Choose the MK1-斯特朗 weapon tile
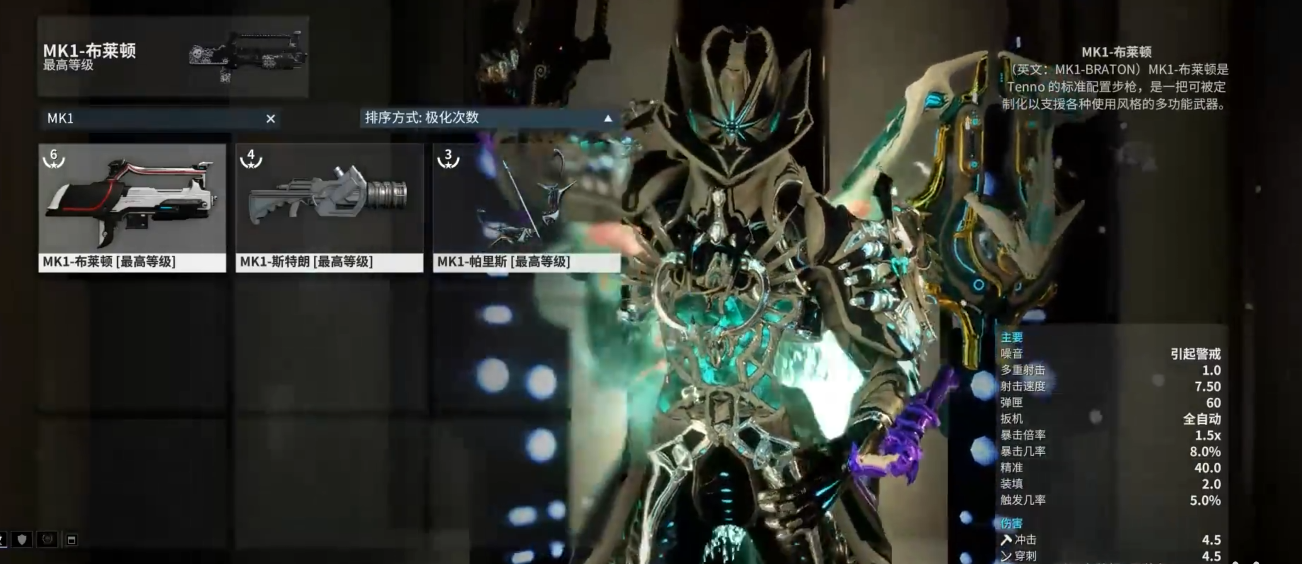Screen dimensions: 1302x564 click(330, 205)
